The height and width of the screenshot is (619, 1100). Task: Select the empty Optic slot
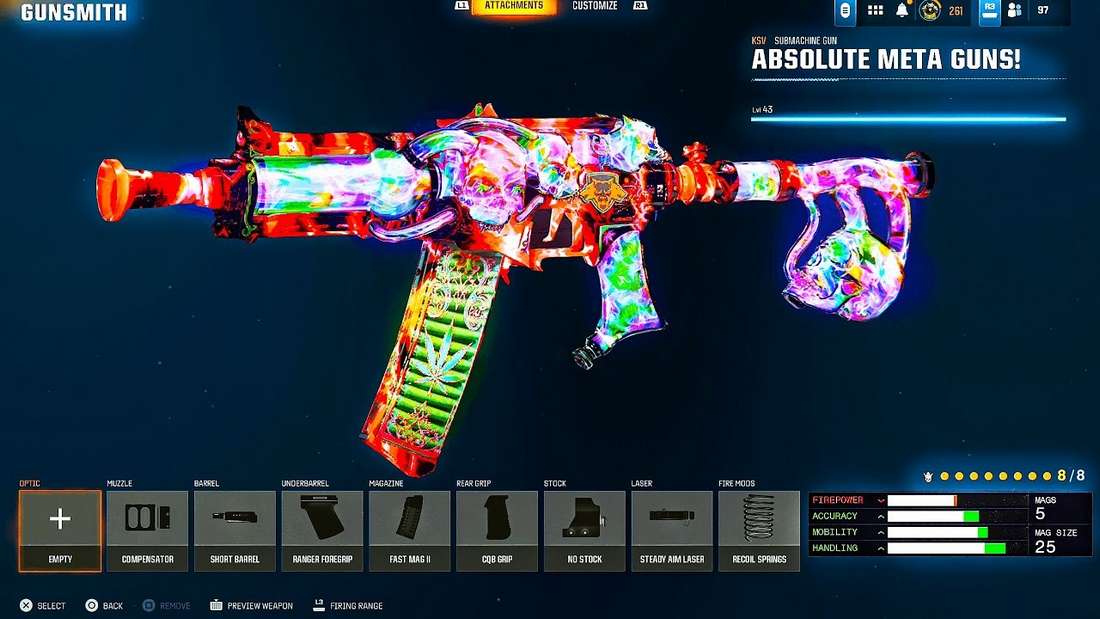point(60,530)
